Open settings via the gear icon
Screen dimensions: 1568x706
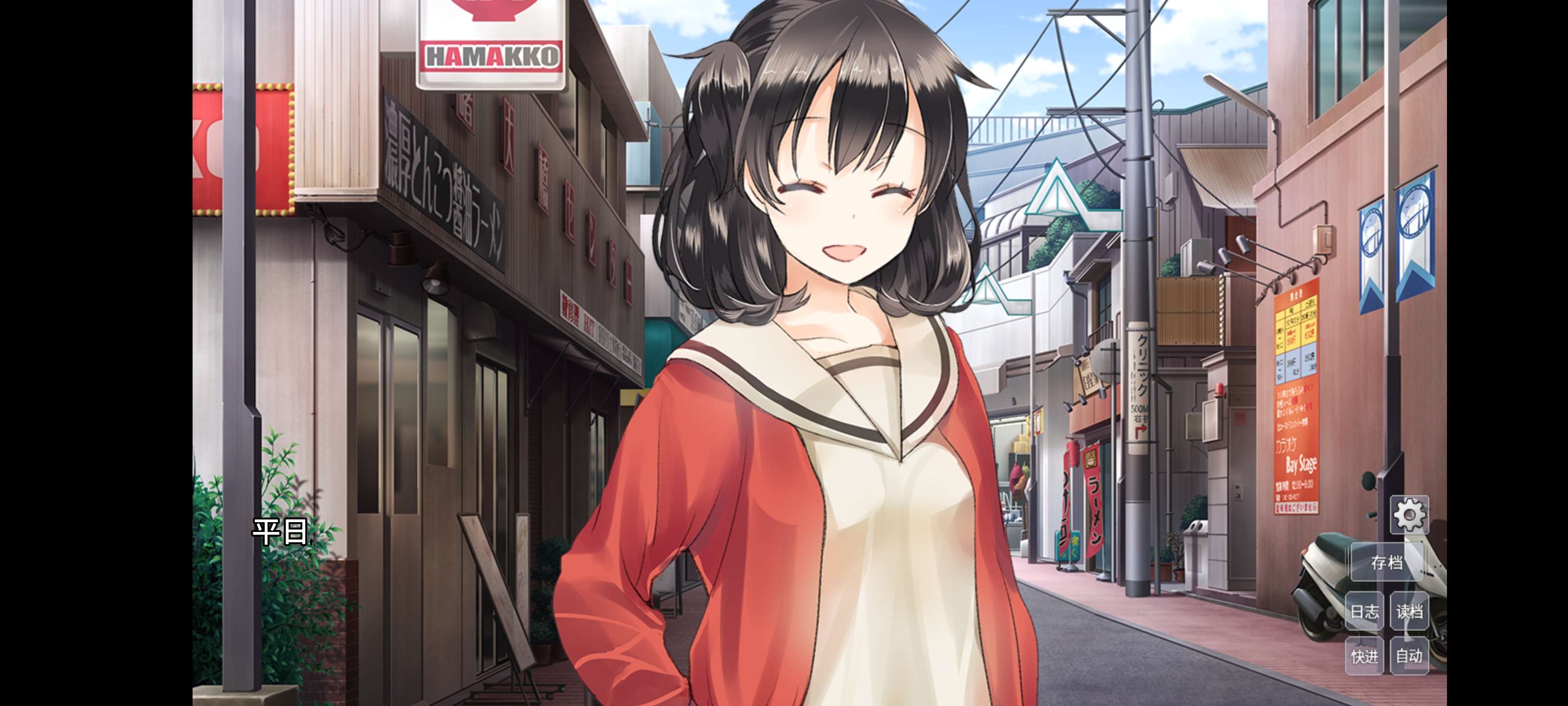(1409, 515)
